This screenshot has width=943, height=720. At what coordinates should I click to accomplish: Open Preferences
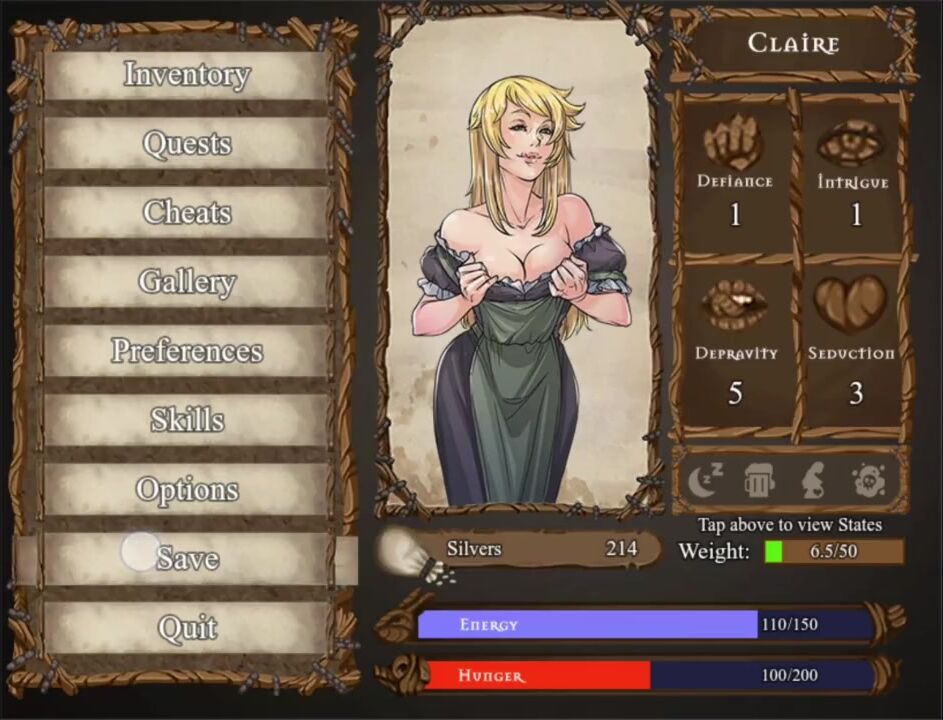click(186, 351)
